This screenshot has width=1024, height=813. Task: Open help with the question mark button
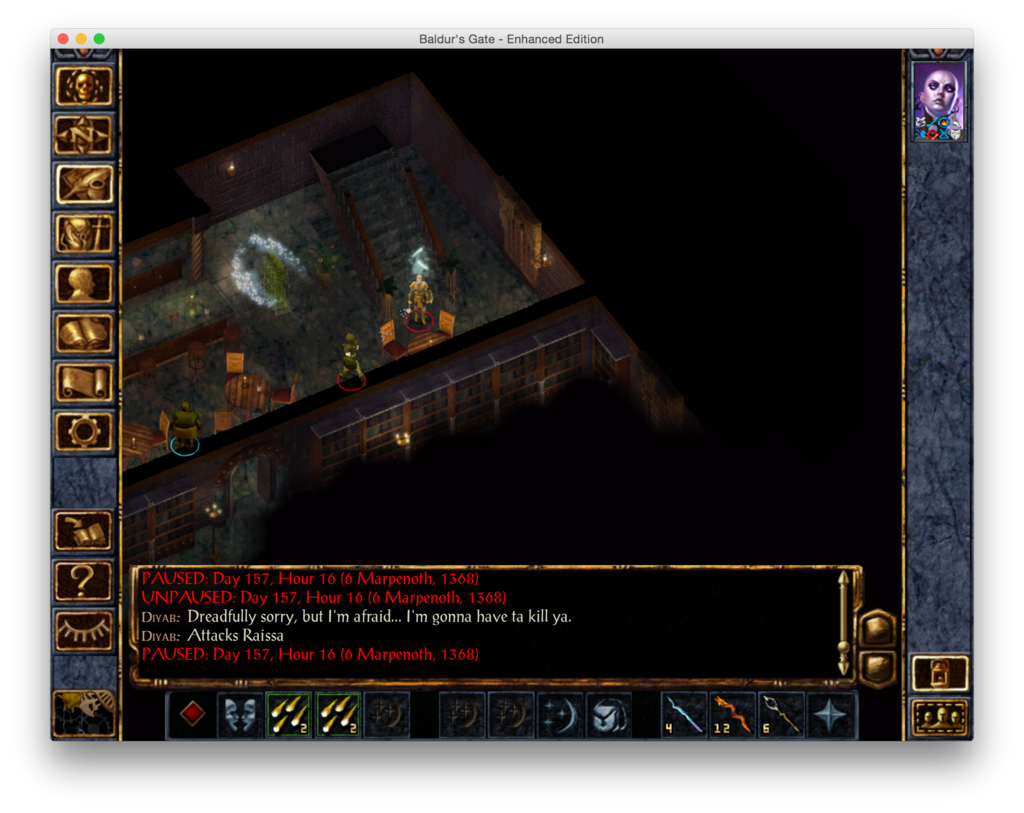tap(84, 579)
